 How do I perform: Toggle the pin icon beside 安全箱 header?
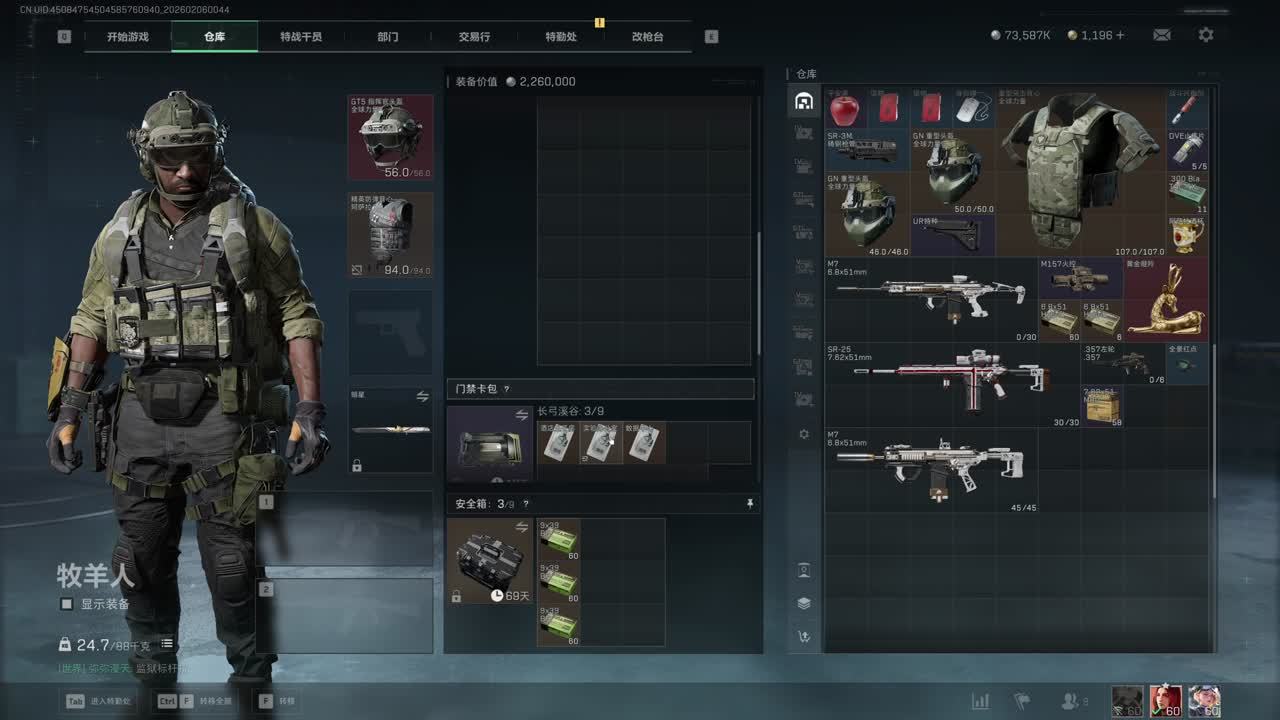point(750,504)
